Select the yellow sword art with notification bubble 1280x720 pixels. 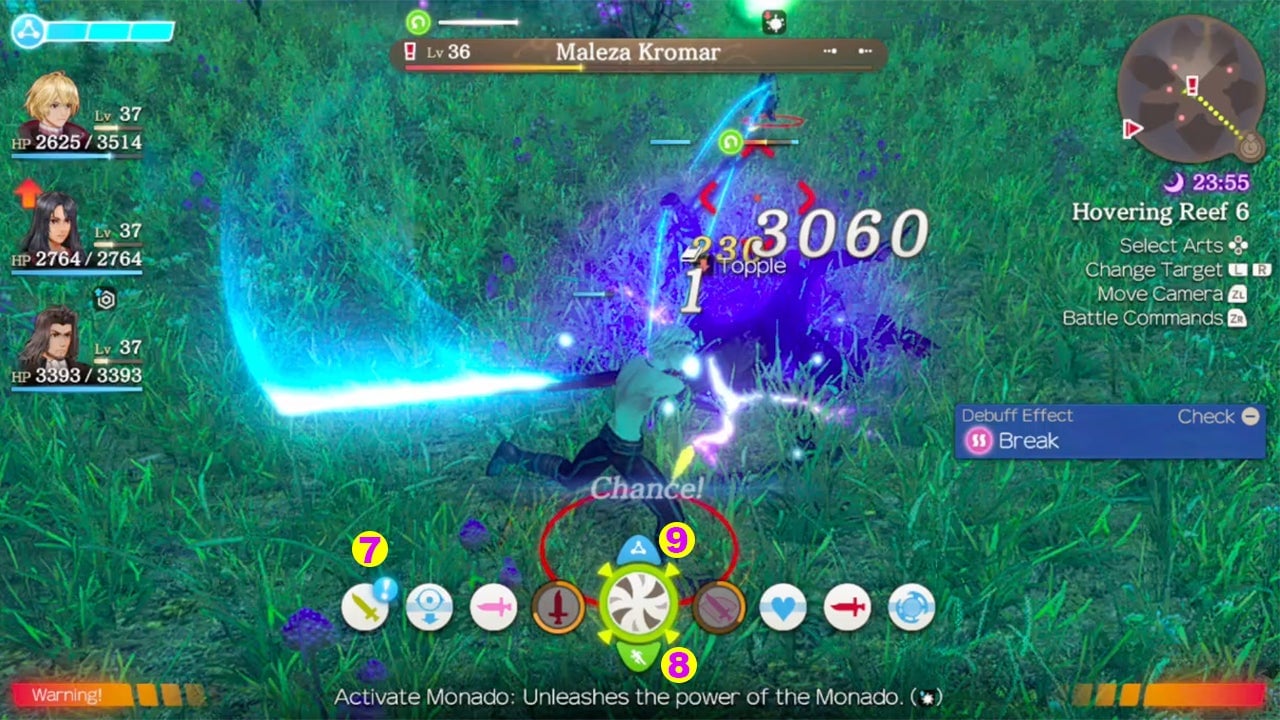pyautogui.click(x=365, y=605)
